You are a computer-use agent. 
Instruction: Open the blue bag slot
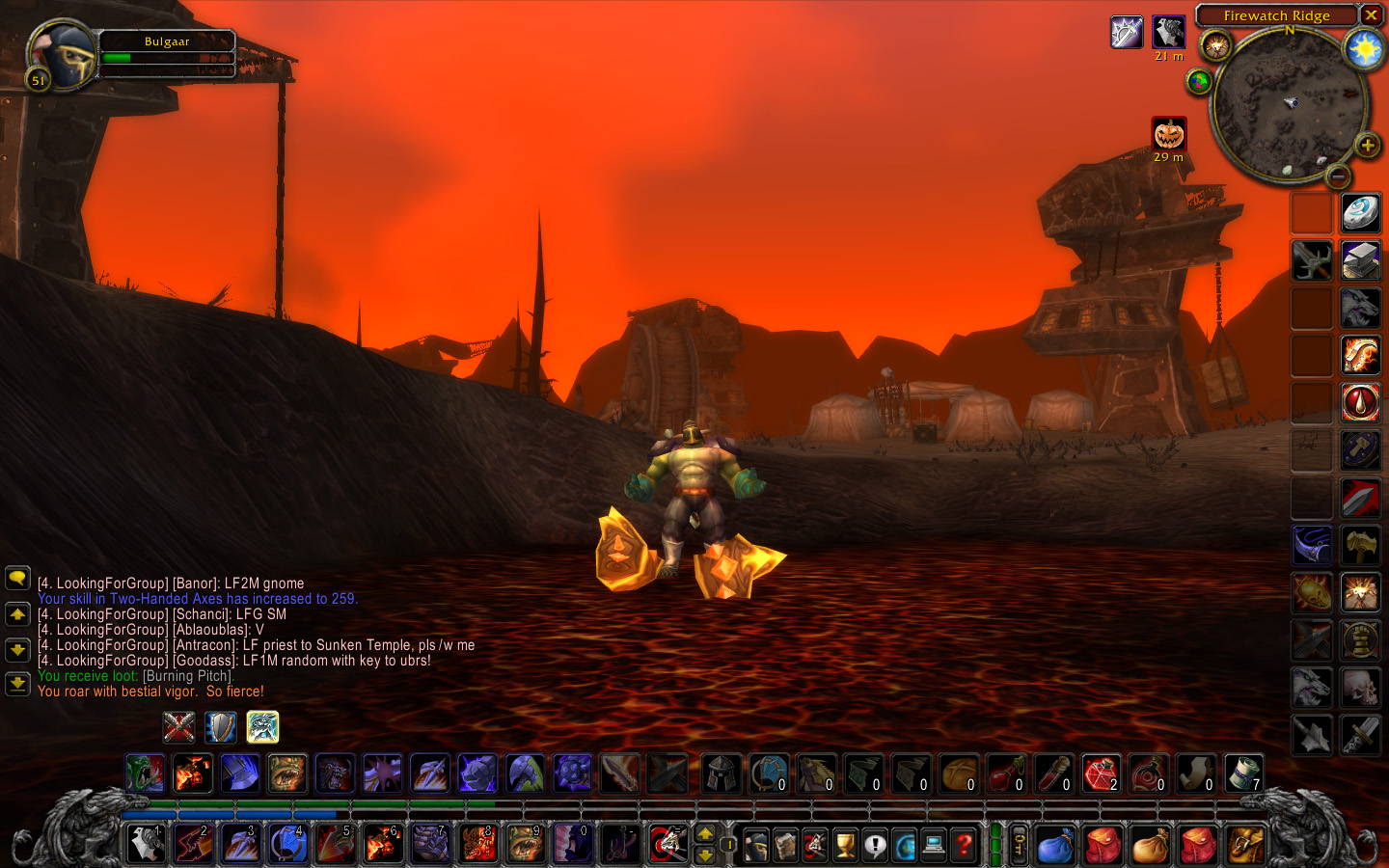(1055, 845)
